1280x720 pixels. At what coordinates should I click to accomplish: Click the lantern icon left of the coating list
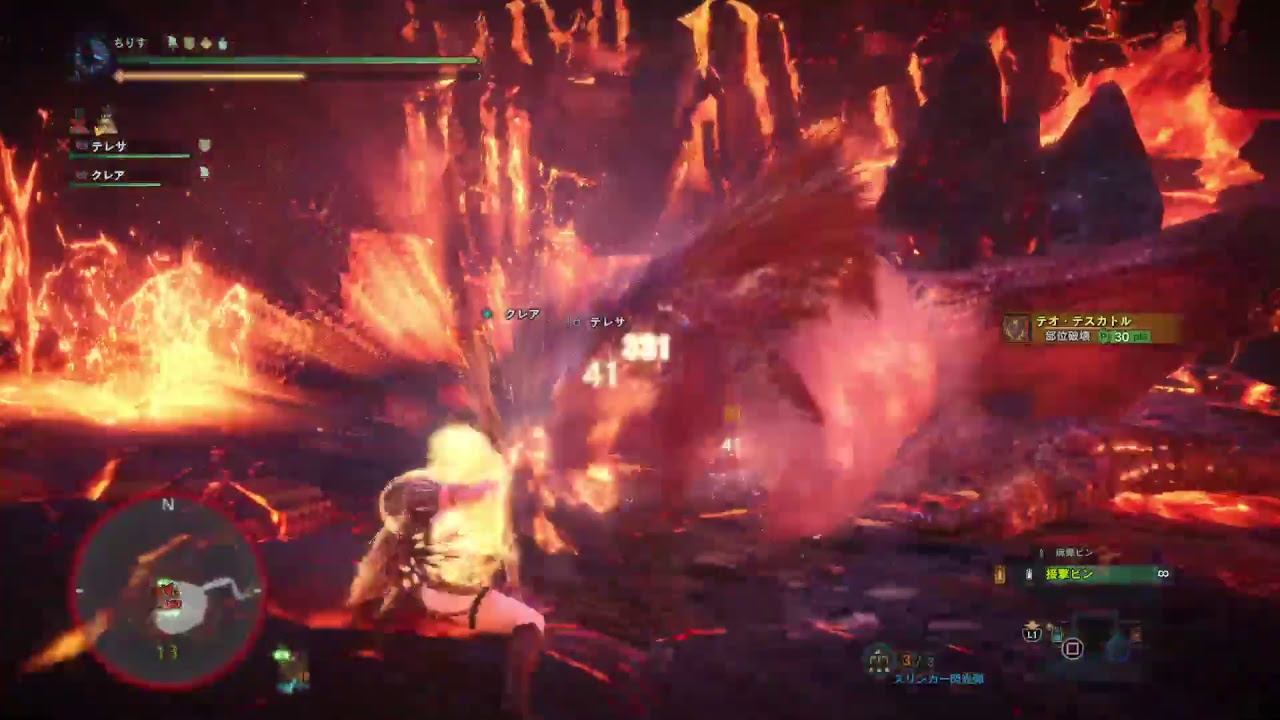999,573
